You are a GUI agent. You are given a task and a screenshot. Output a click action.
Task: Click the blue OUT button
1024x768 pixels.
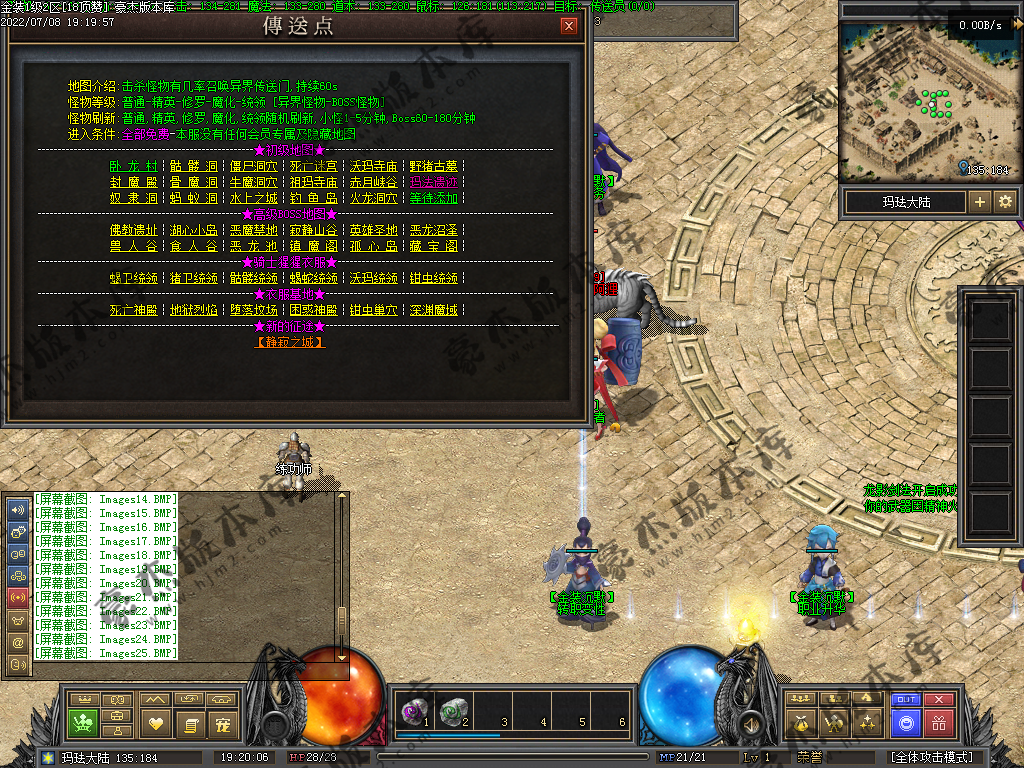point(906,700)
